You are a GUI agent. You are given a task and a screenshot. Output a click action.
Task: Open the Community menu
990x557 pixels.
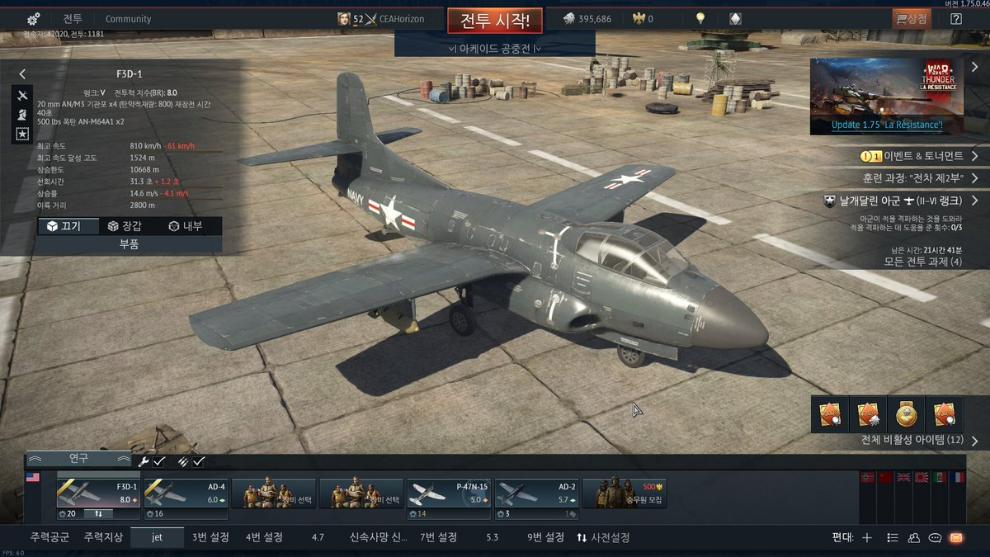point(128,19)
